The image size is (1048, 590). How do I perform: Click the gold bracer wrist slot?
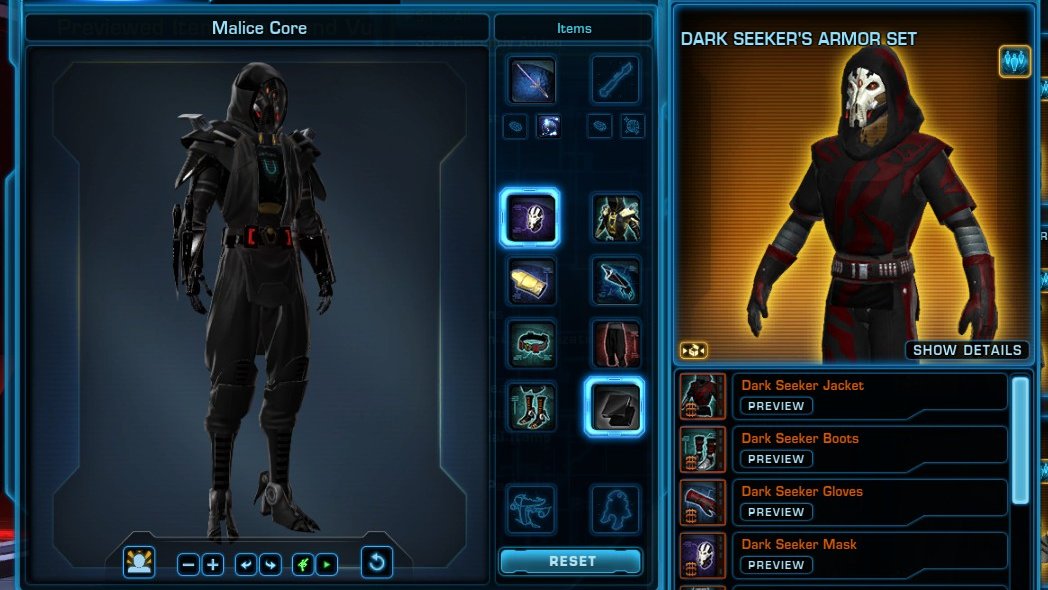530,281
